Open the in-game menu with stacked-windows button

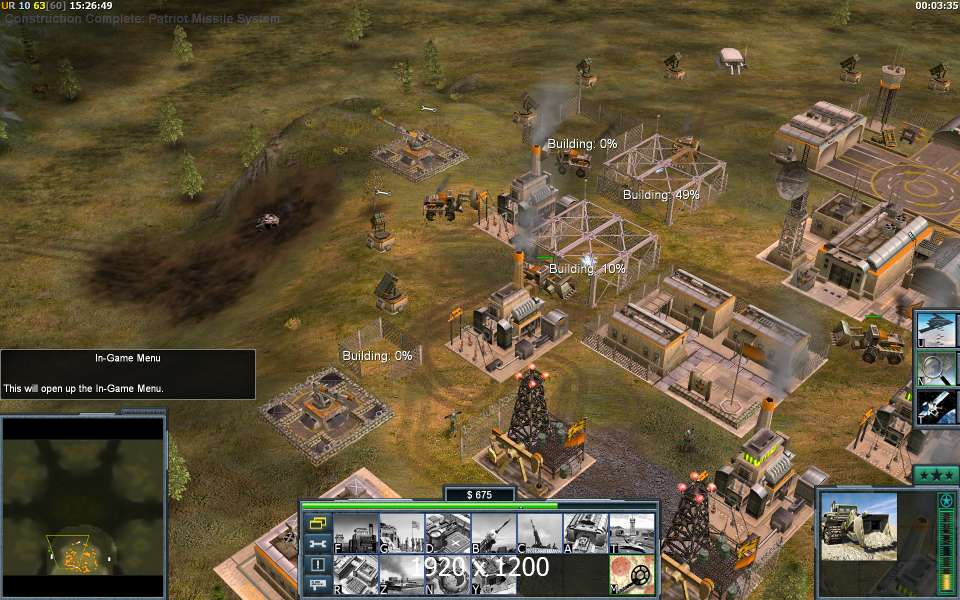click(x=318, y=523)
